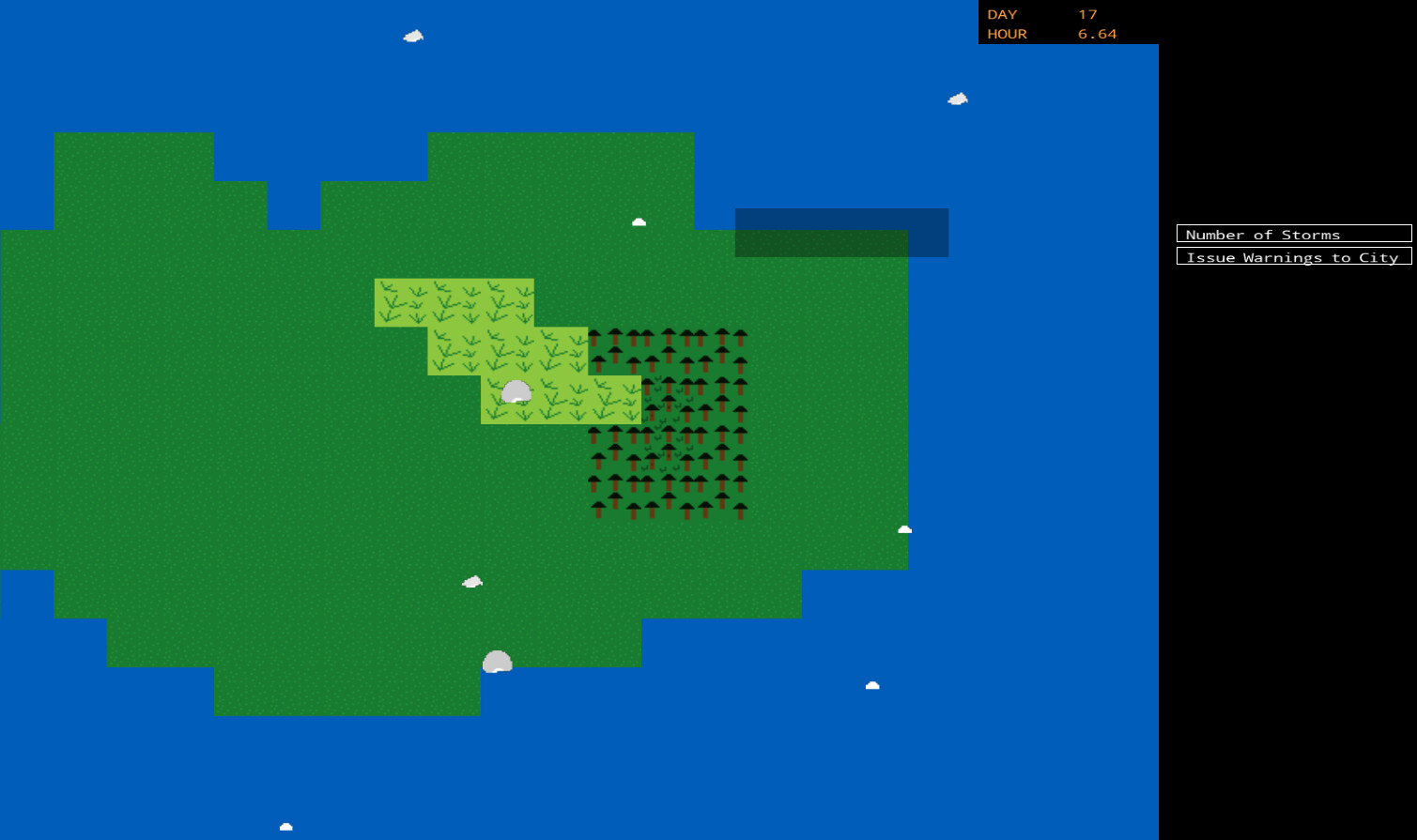The width and height of the screenshot is (1417, 840).
Task: Click the cloud over the bottom-right water area
Action: tap(872, 685)
